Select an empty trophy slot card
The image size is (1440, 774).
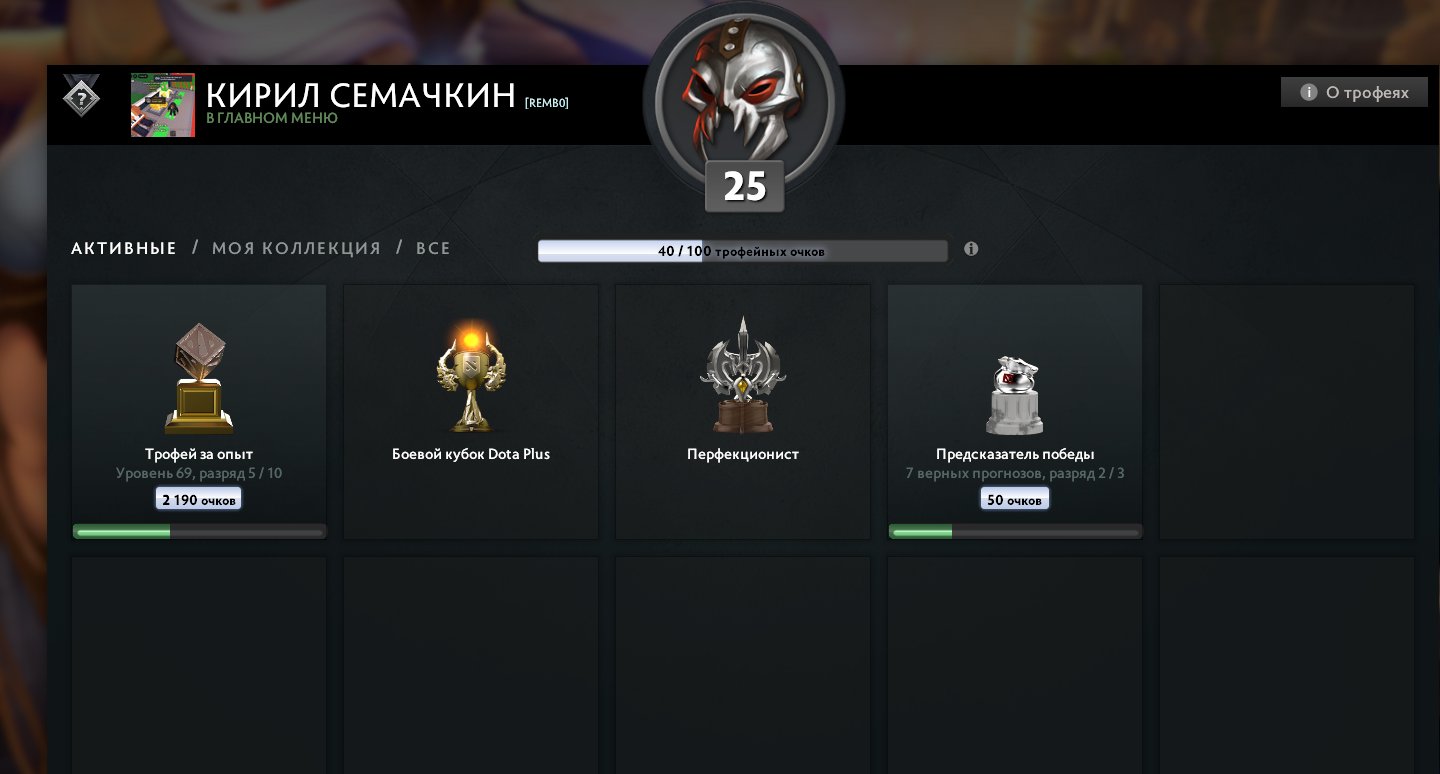tap(1286, 411)
